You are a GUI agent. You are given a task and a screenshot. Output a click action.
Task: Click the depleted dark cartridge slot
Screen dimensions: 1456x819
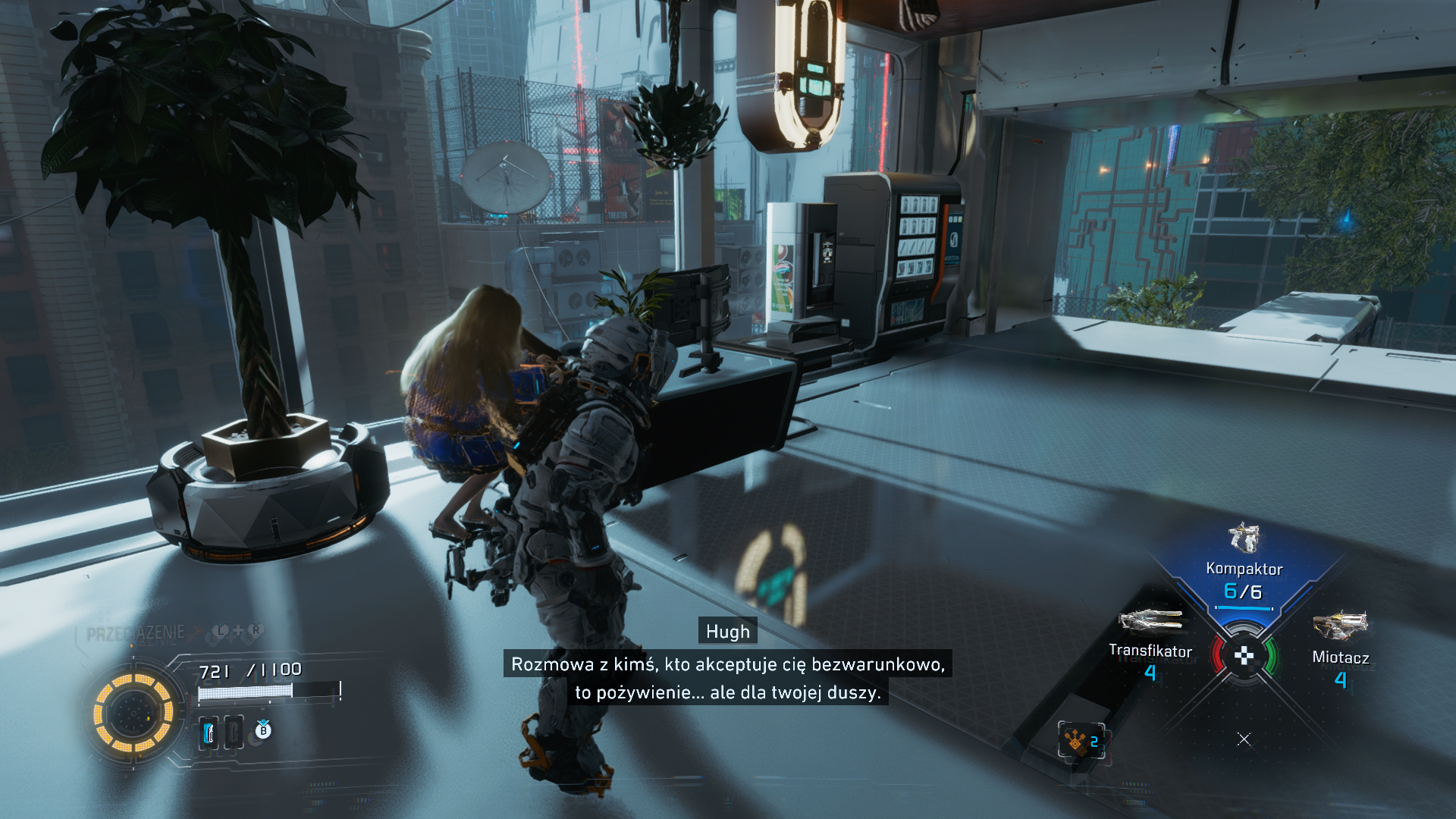(x=234, y=733)
